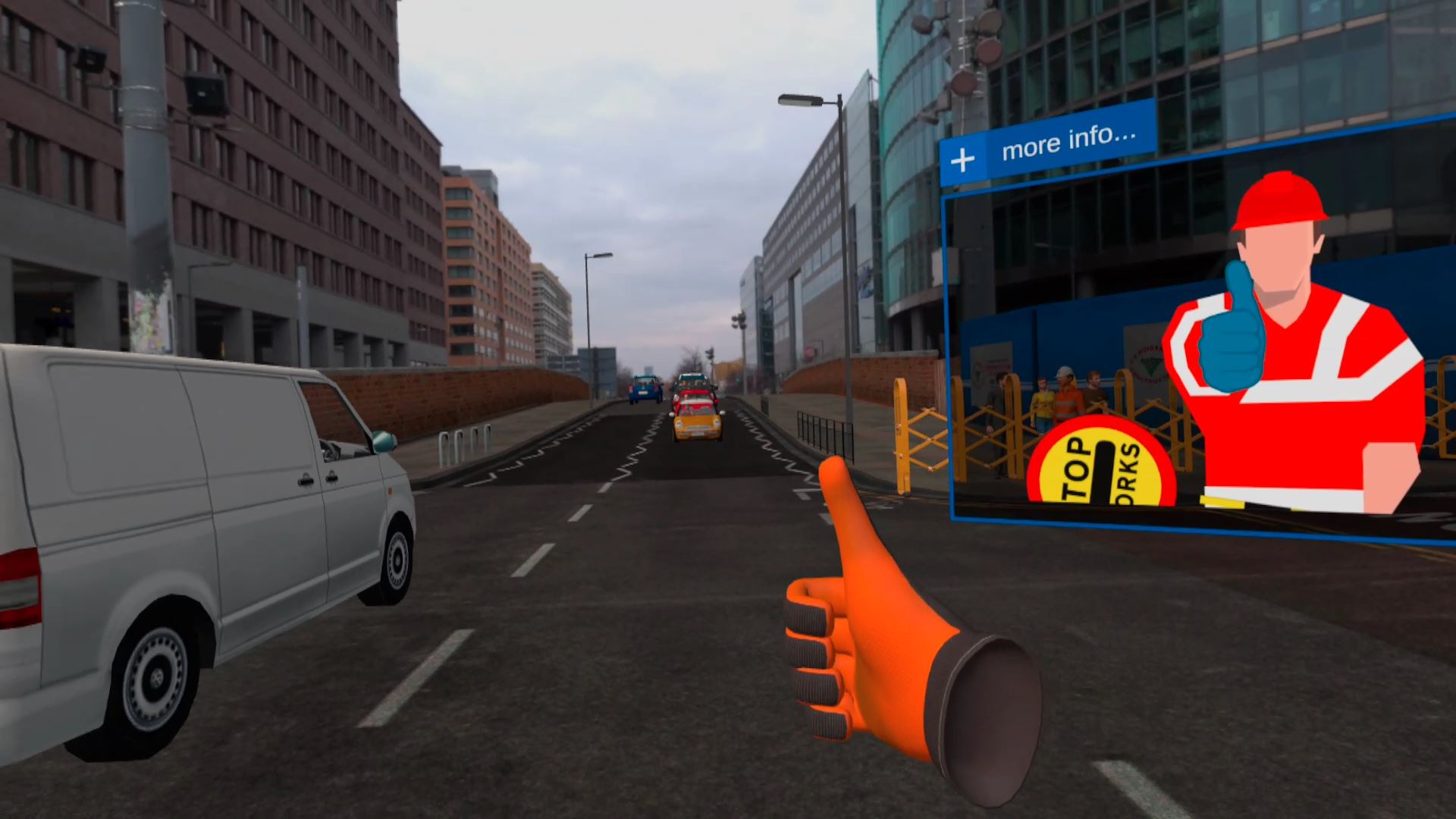Click the white plus icon
Viewport: 1456px width, 819px height.
click(962, 160)
